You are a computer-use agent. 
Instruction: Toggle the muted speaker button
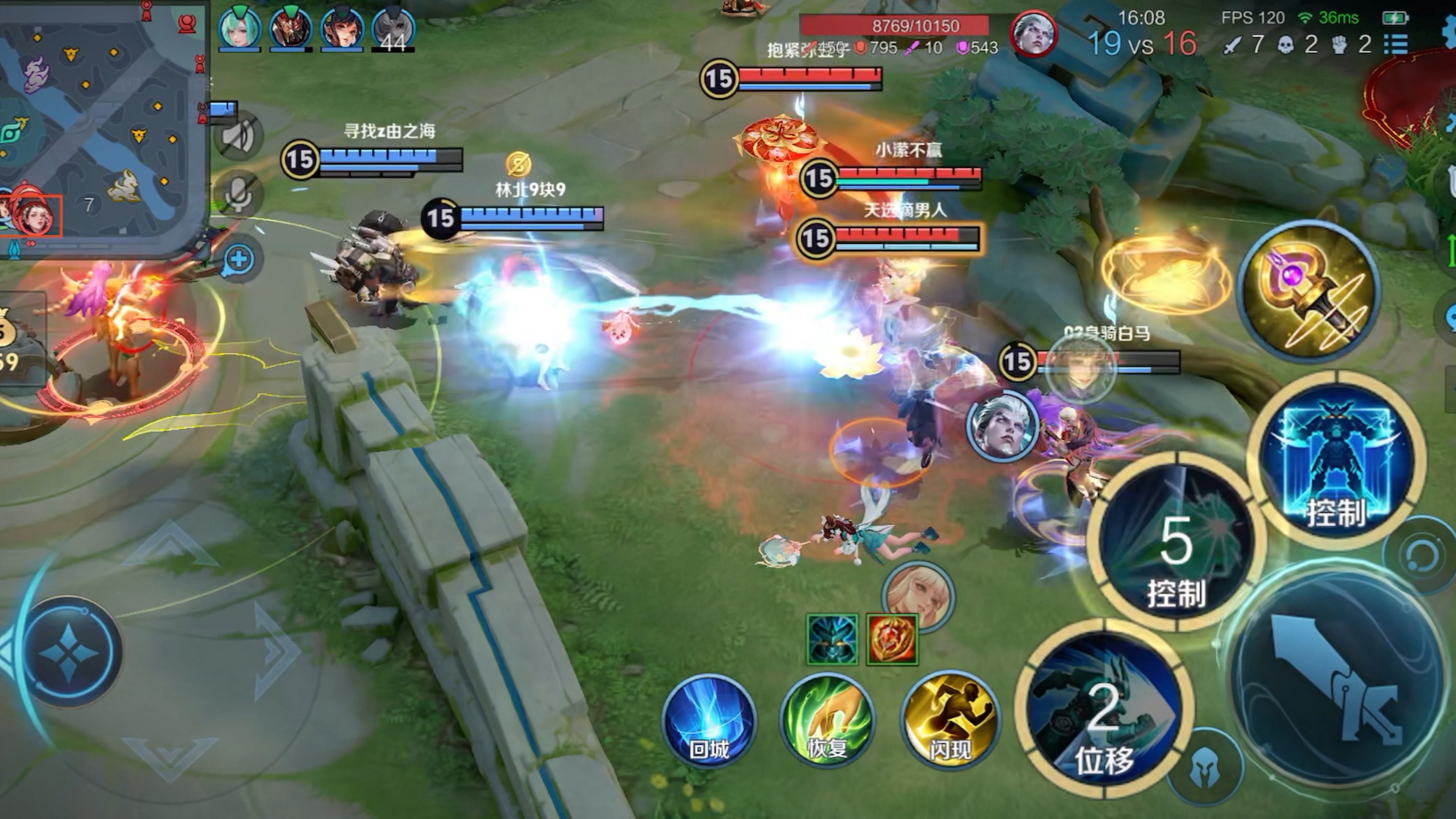pos(238,136)
